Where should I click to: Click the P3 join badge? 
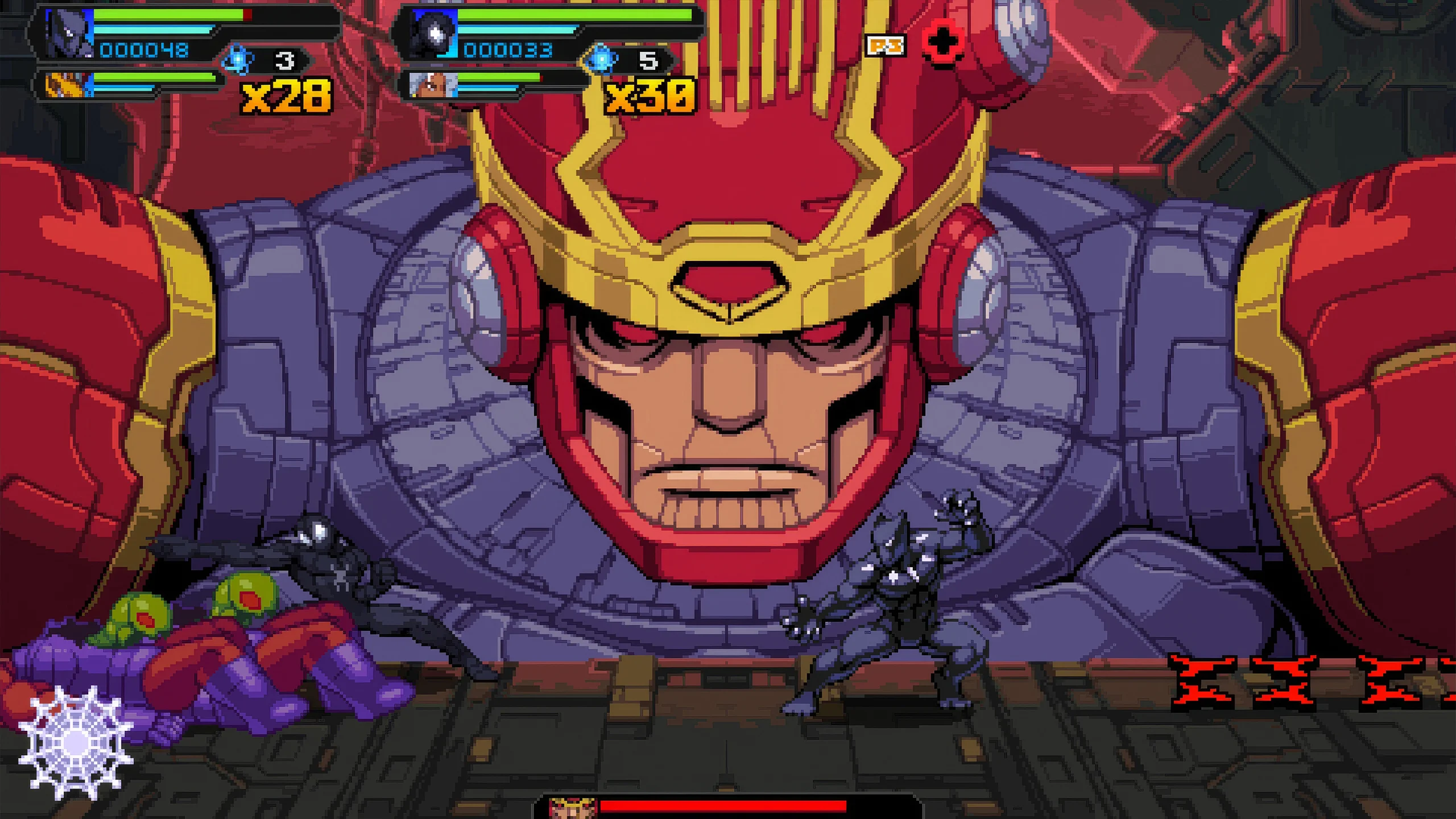pyautogui.click(x=885, y=45)
